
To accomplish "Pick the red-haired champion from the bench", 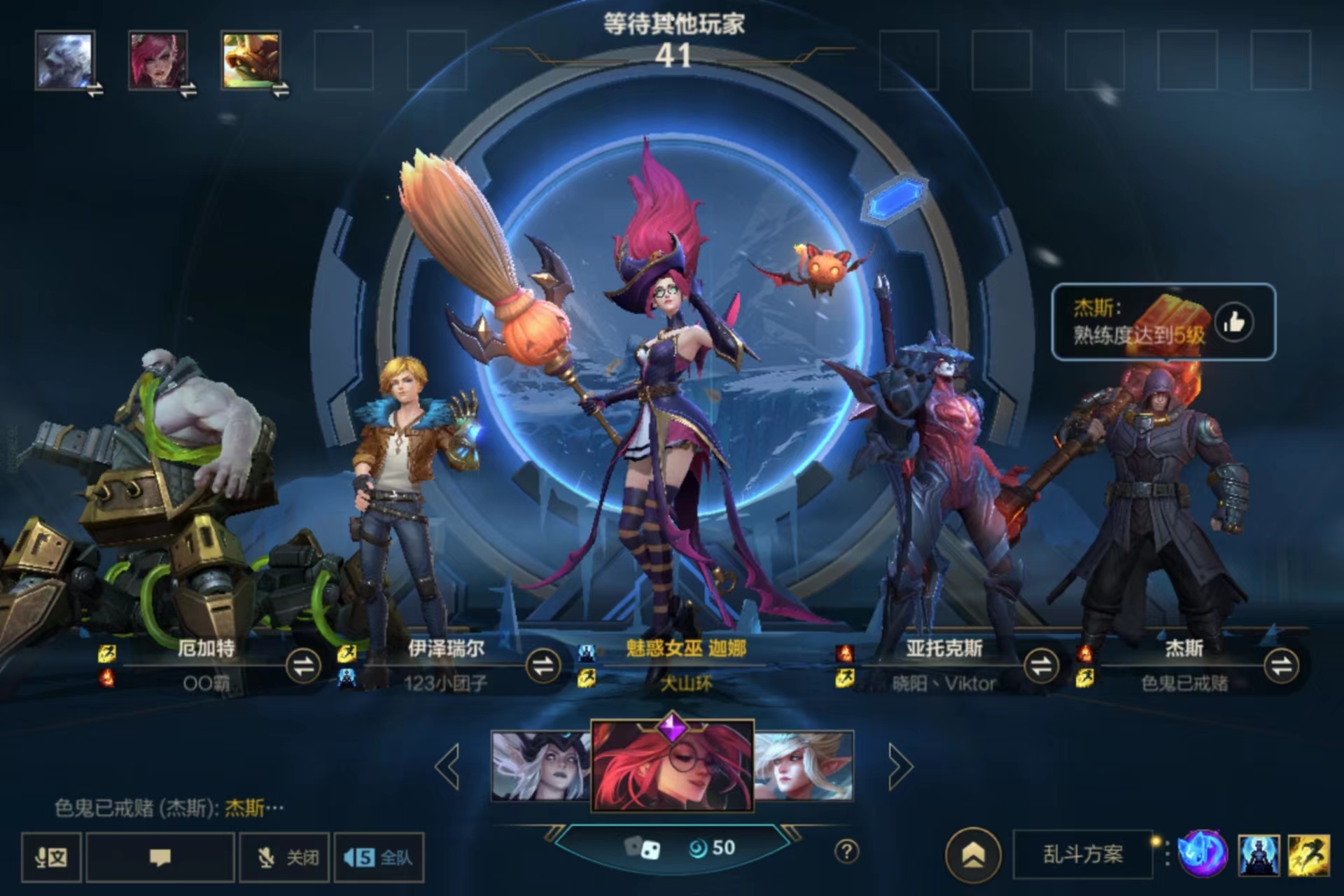I will [x=157, y=61].
